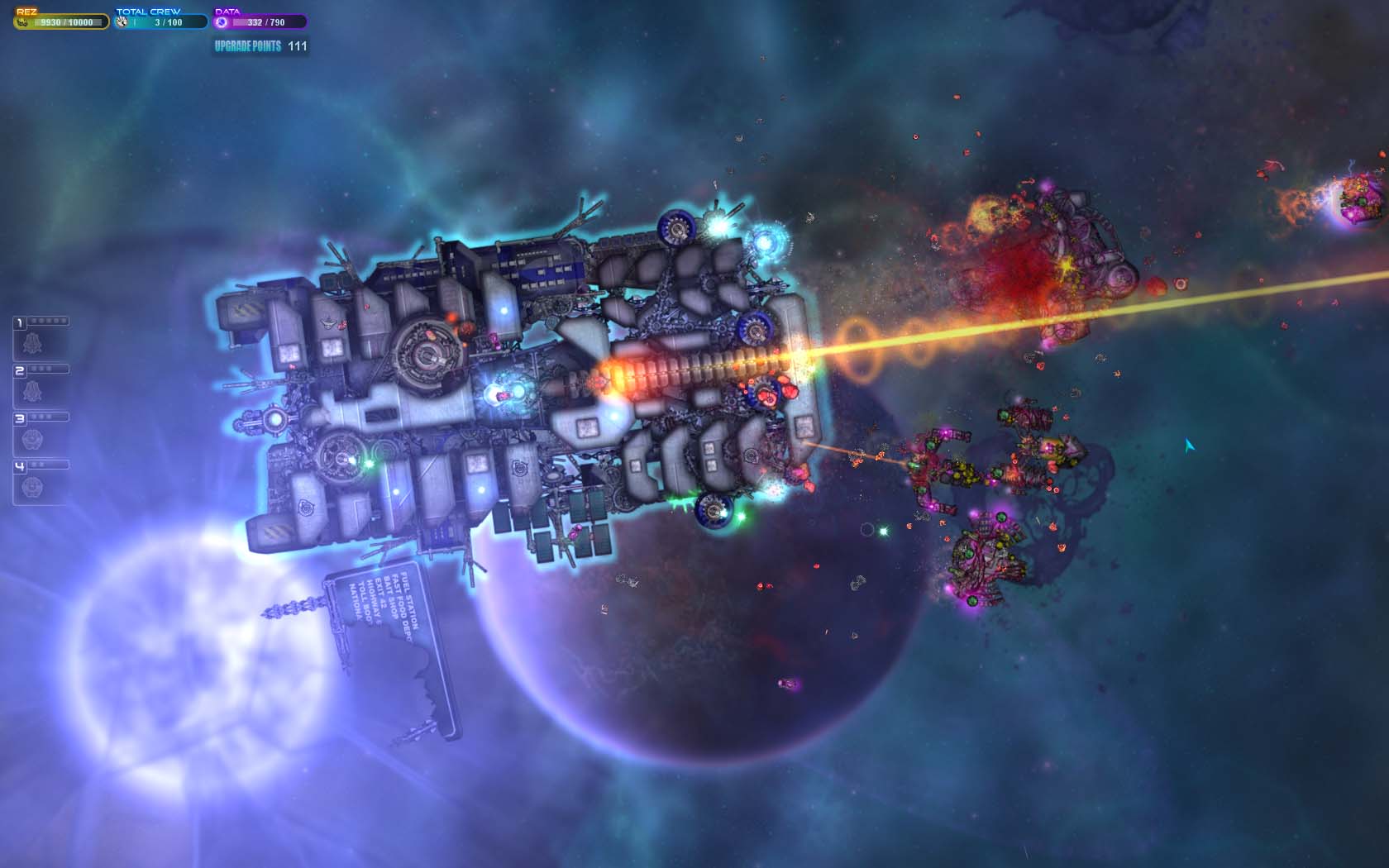Image resolution: width=1389 pixels, height=868 pixels.
Task: Select the hotkey 1 ship tab
Action: point(20,321)
